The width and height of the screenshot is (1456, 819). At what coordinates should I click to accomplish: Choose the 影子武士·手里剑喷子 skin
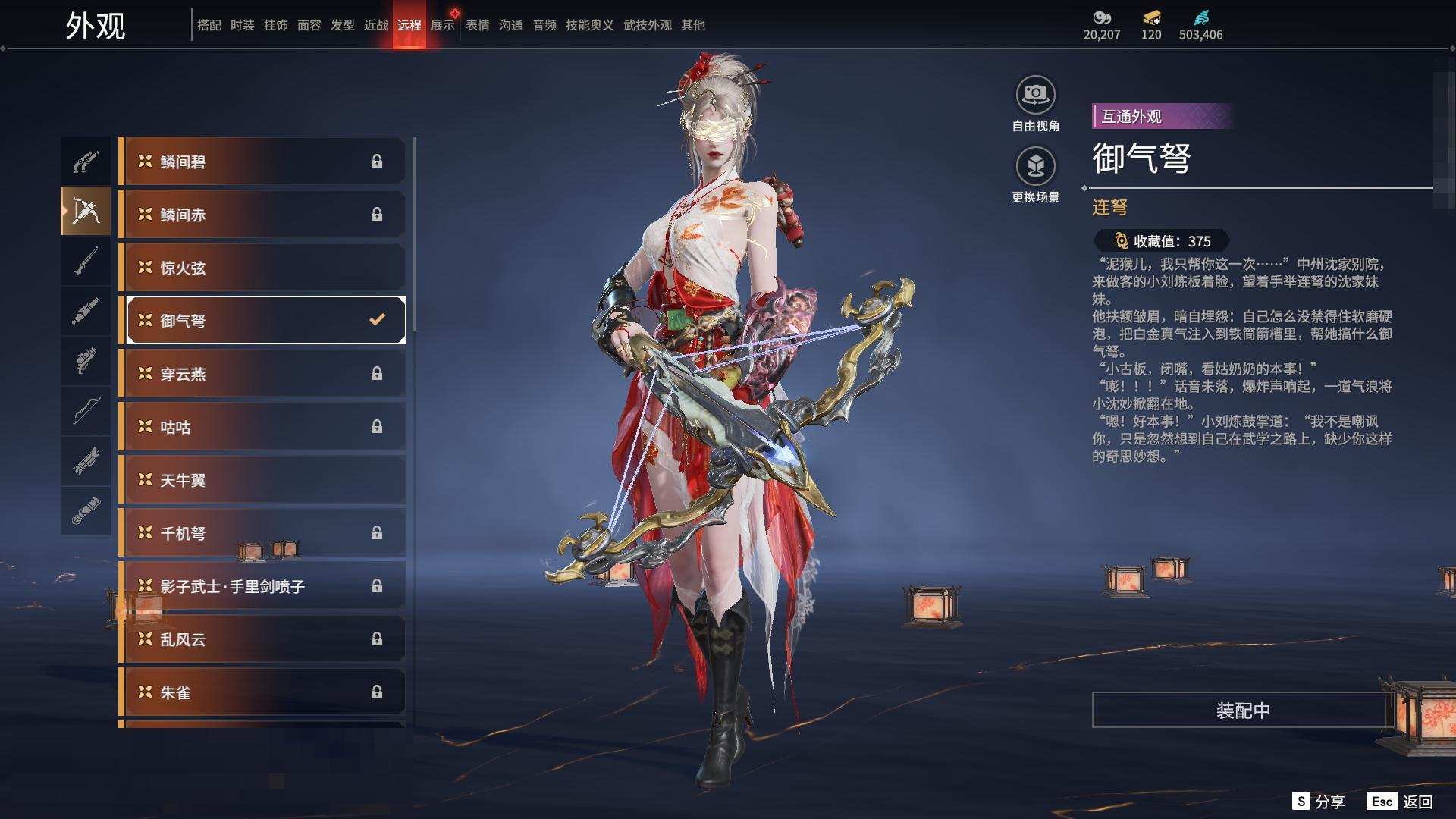click(262, 586)
